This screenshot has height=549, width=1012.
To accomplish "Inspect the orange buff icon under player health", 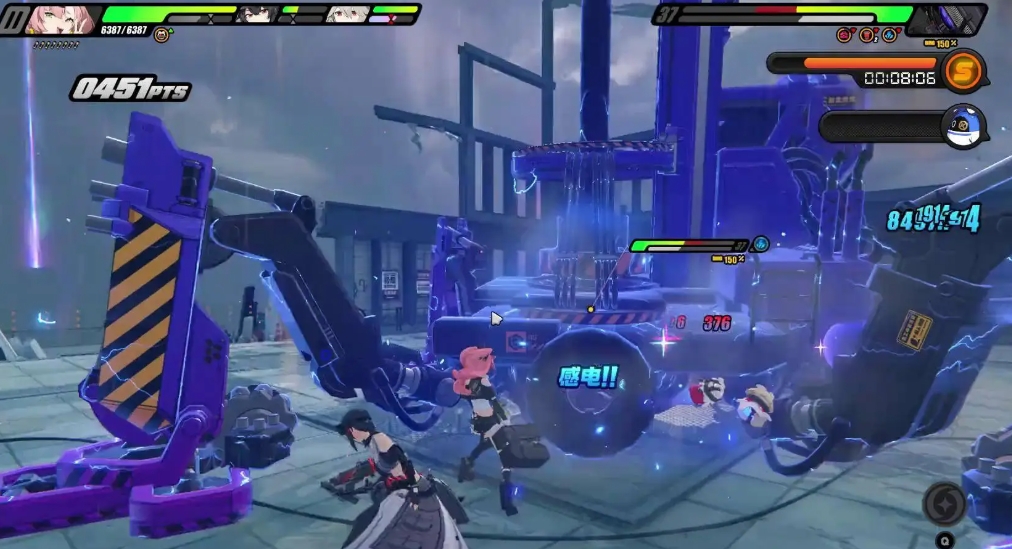I will [x=160, y=35].
